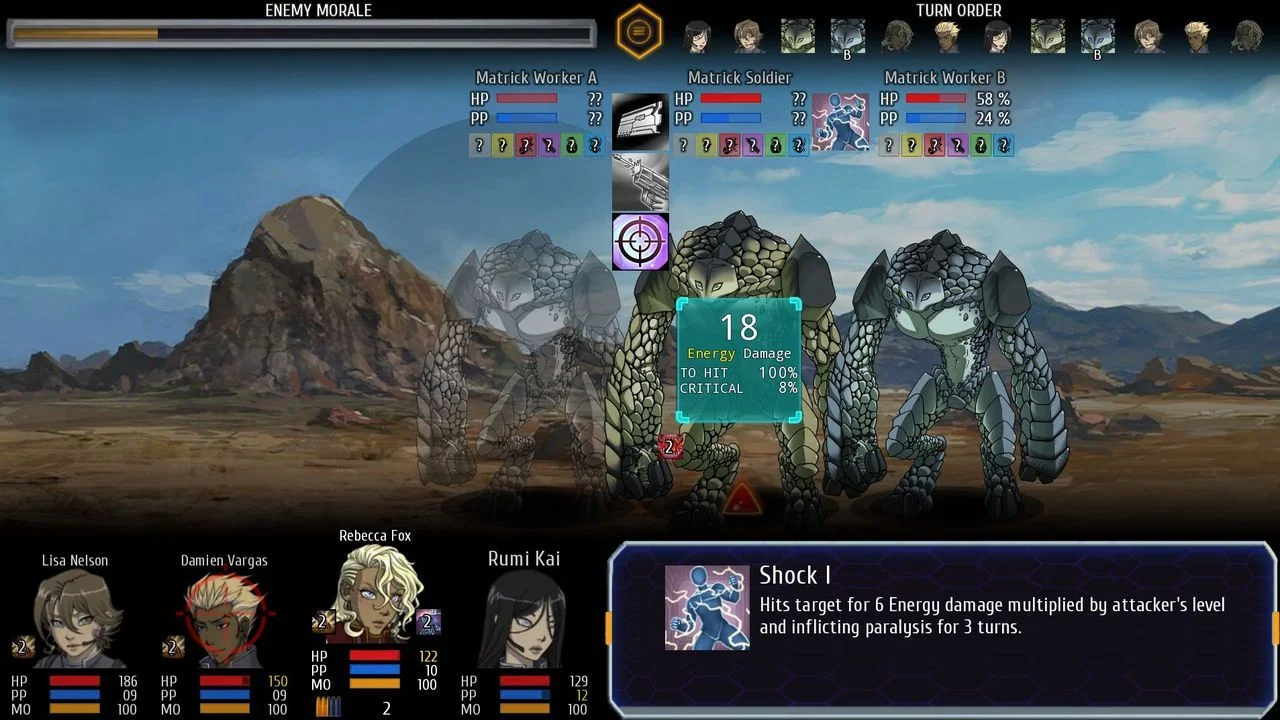Click the 18 Energy Damage preview tooltip
Viewport: 1280px width, 720px height.
coord(738,355)
